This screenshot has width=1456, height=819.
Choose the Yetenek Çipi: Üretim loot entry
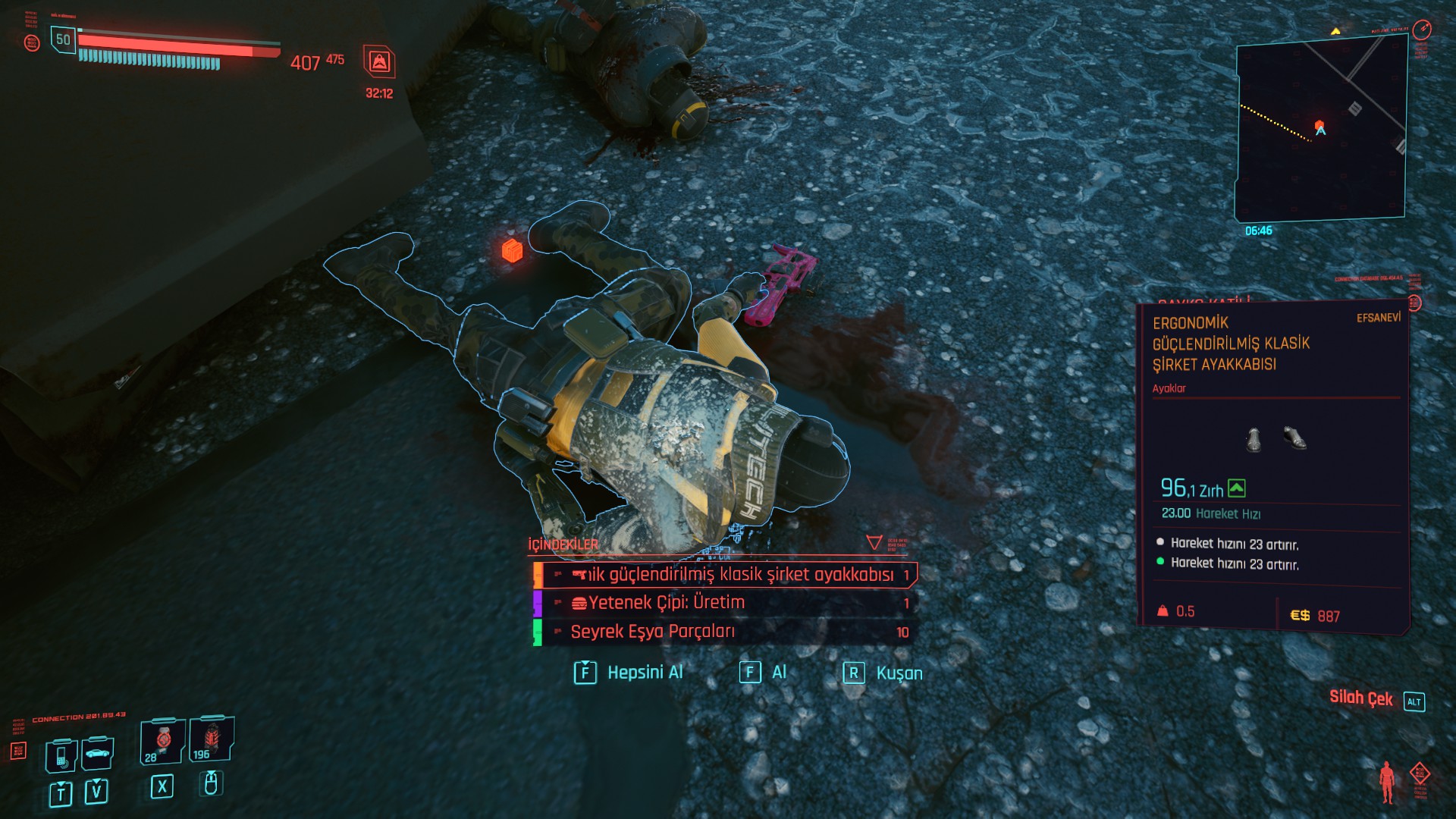726,603
